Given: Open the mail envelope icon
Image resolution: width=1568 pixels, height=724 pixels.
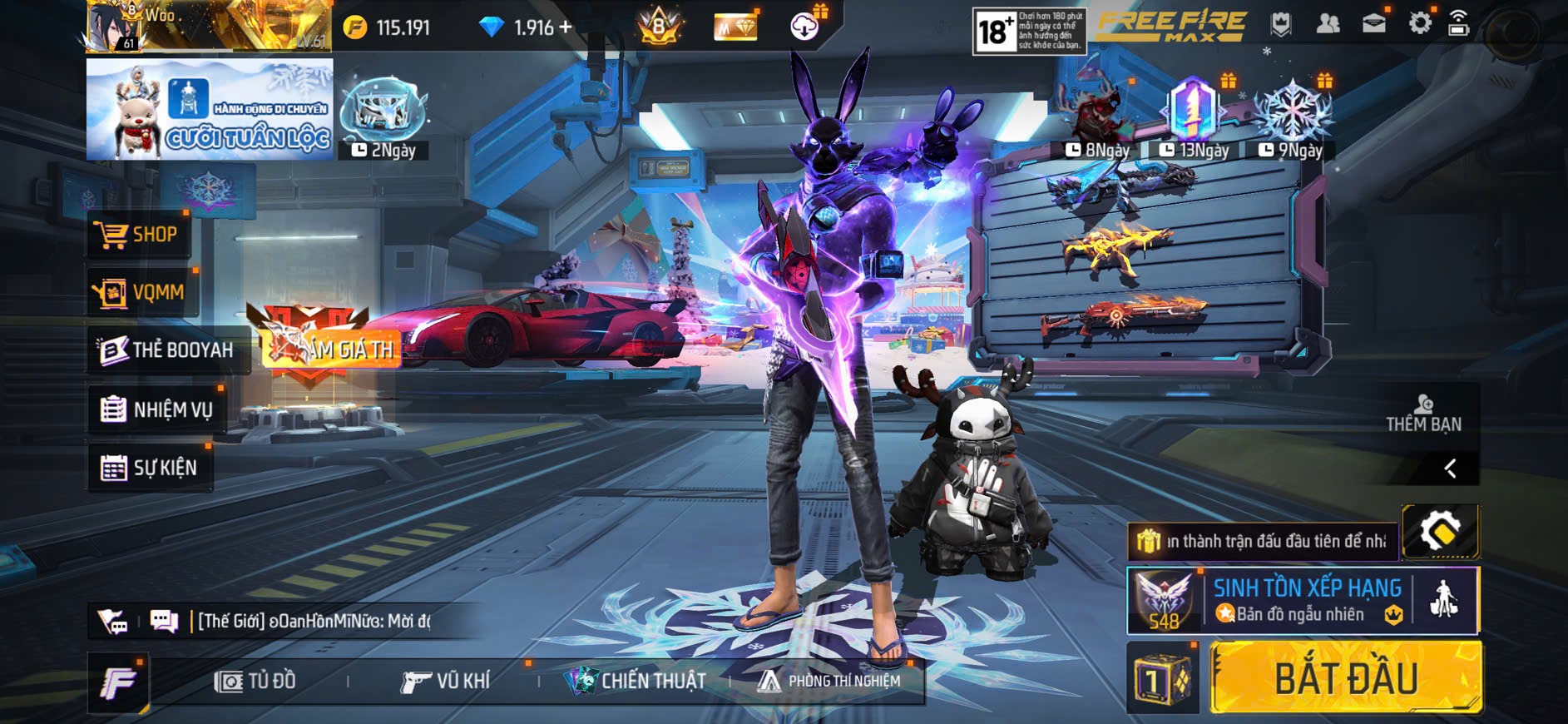Looking at the screenshot, I should click(1374, 23).
